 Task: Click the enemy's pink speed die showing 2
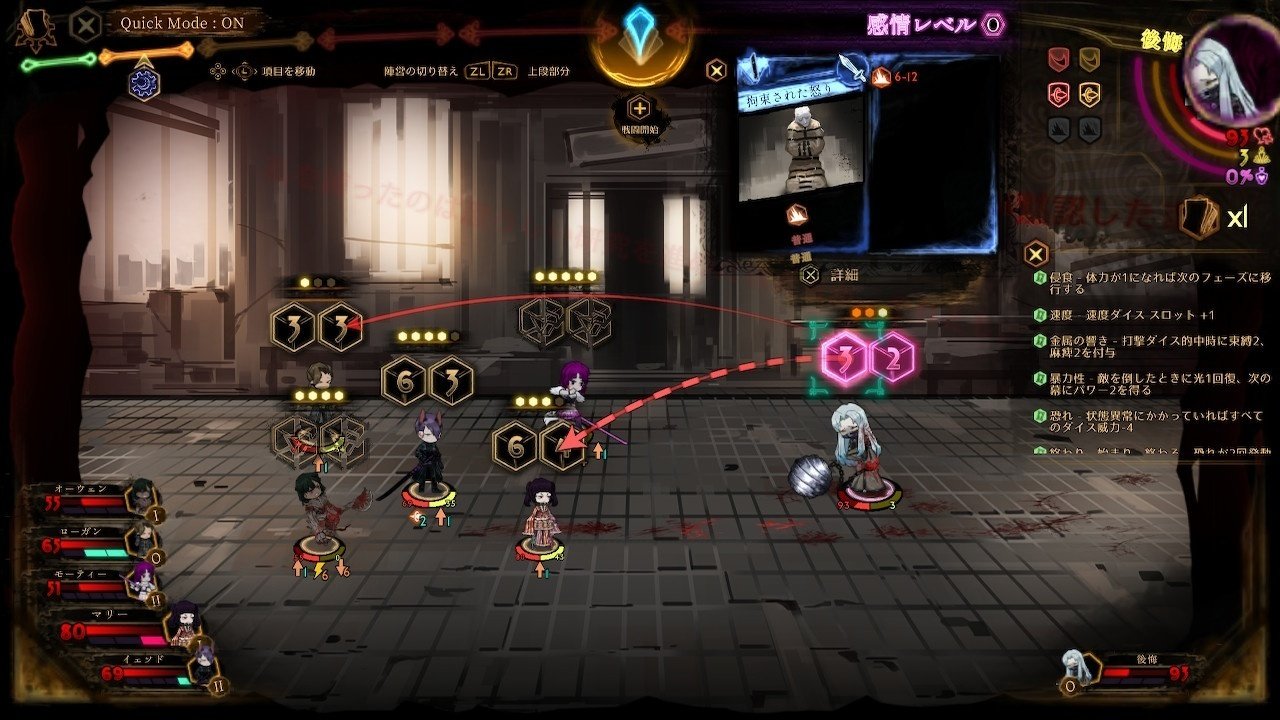pyautogui.click(x=891, y=357)
